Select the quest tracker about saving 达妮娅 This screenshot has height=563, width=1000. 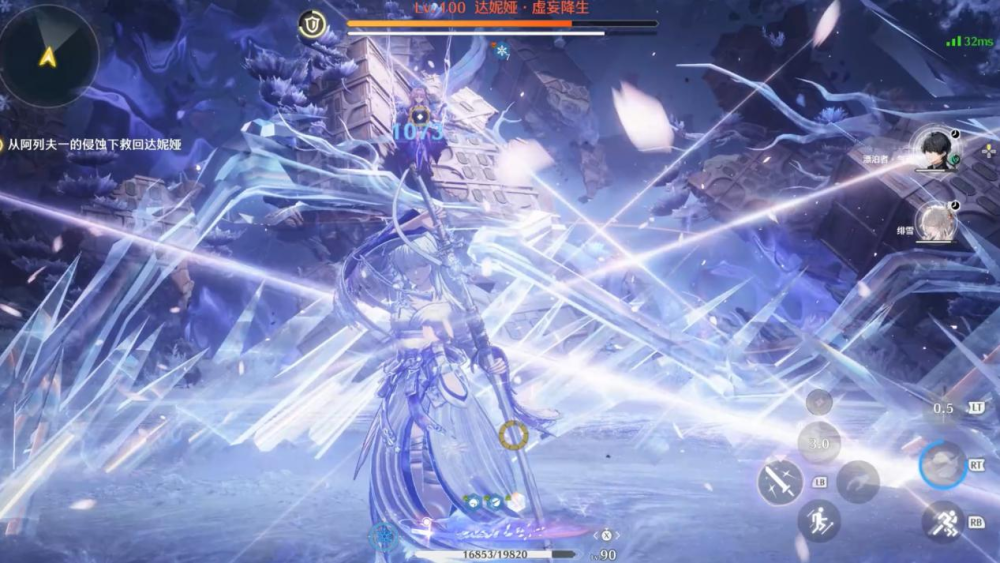point(95,145)
